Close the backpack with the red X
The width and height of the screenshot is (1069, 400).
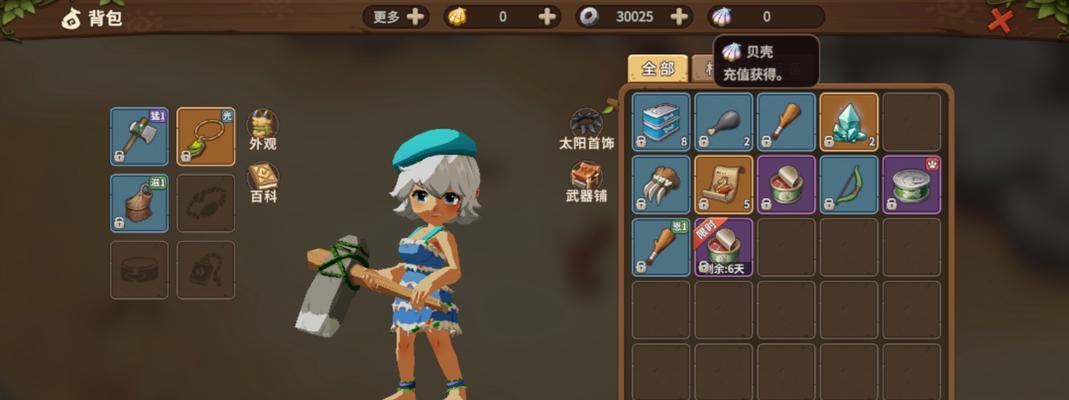[1000, 19]
